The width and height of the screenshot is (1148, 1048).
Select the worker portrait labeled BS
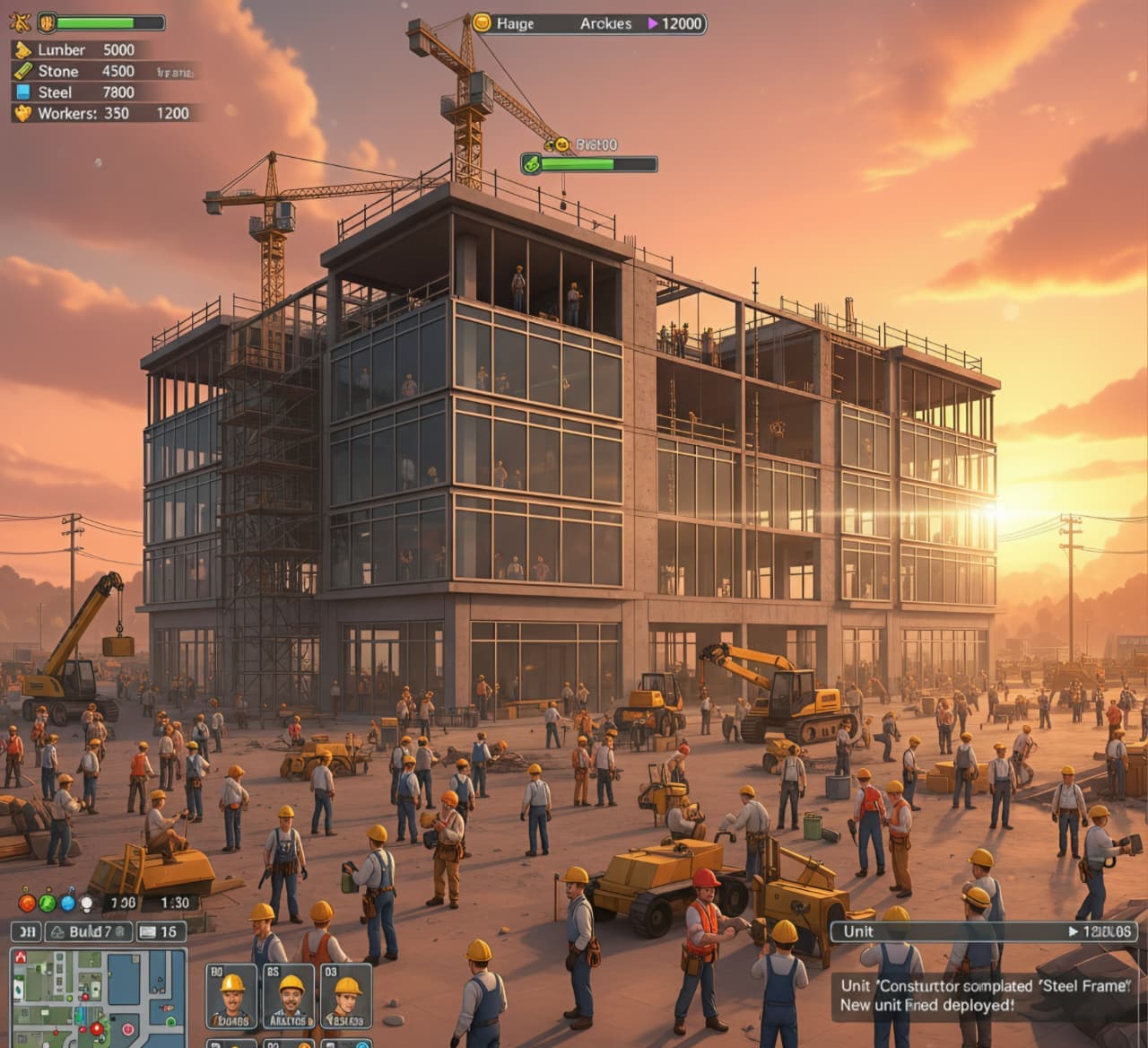click(x=289, y=996)
